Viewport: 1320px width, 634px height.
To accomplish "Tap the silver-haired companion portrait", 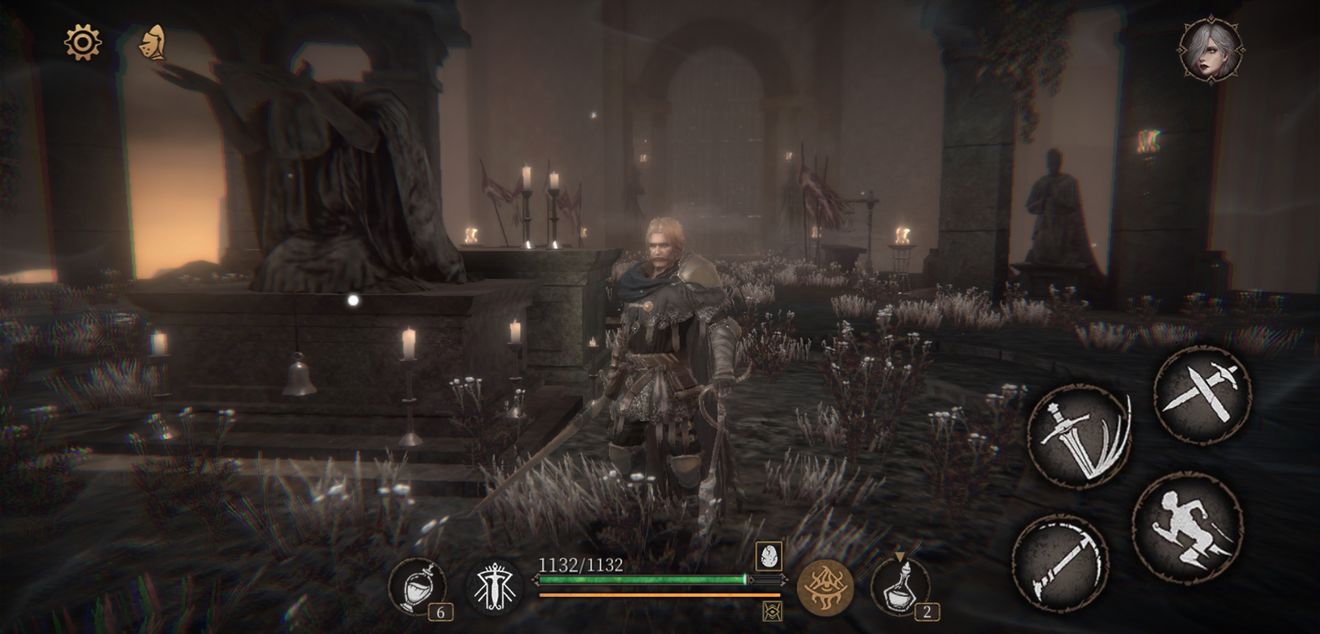I will click(1211, 49).
